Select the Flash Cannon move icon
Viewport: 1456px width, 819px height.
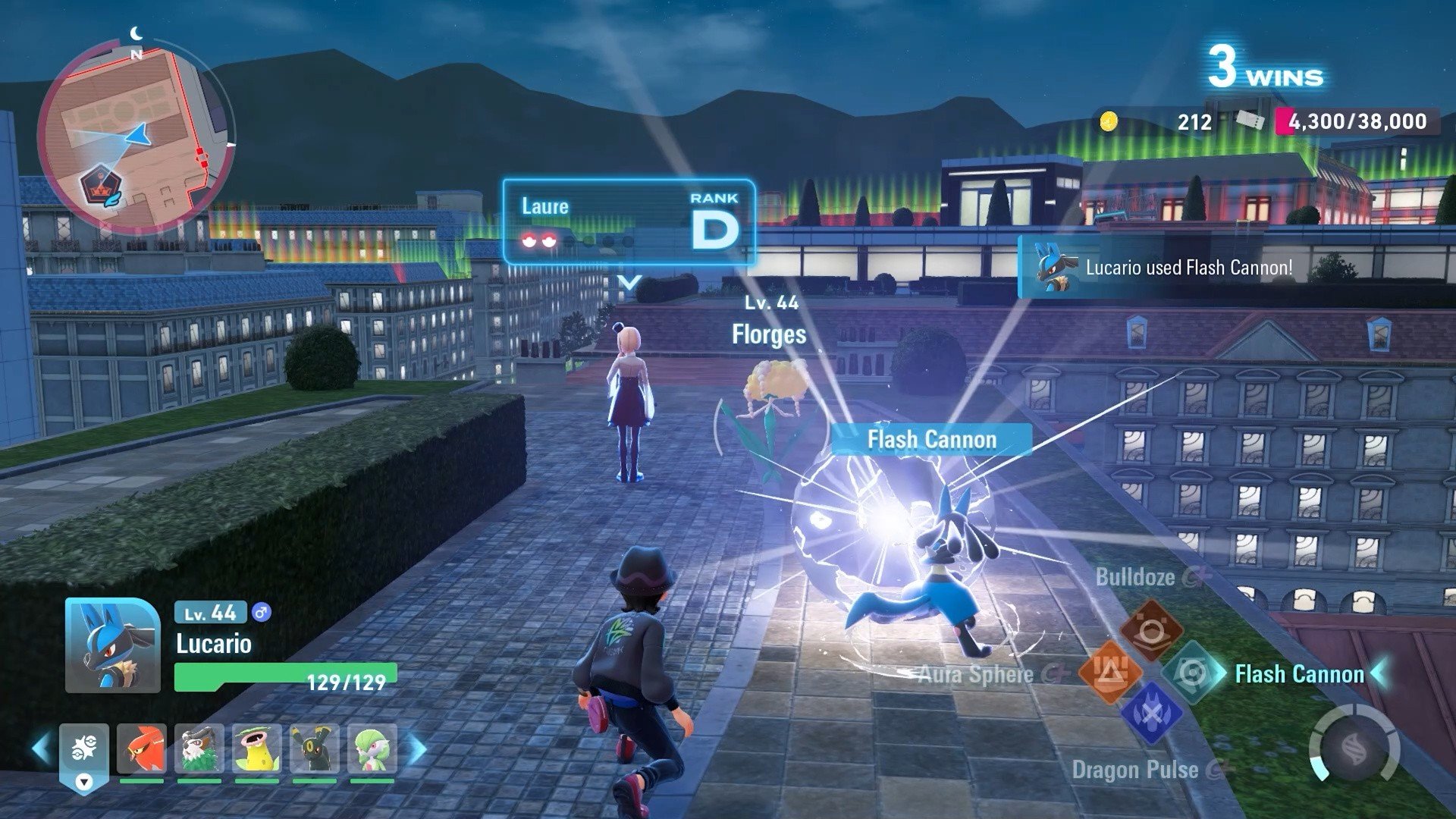click(1191, 673)
